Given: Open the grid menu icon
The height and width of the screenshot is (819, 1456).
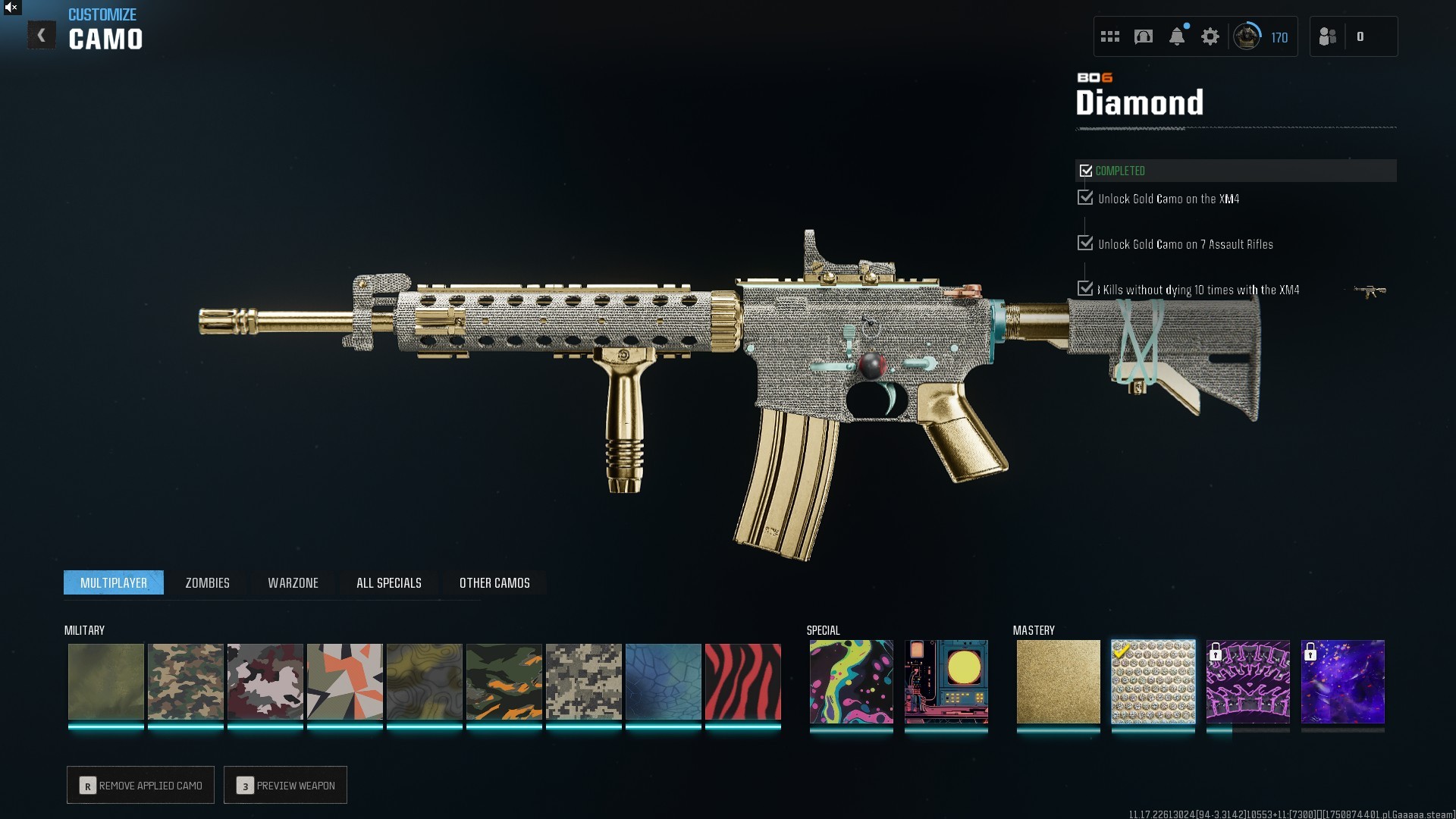Looking at the screenshot, I should click(1109, 36).
